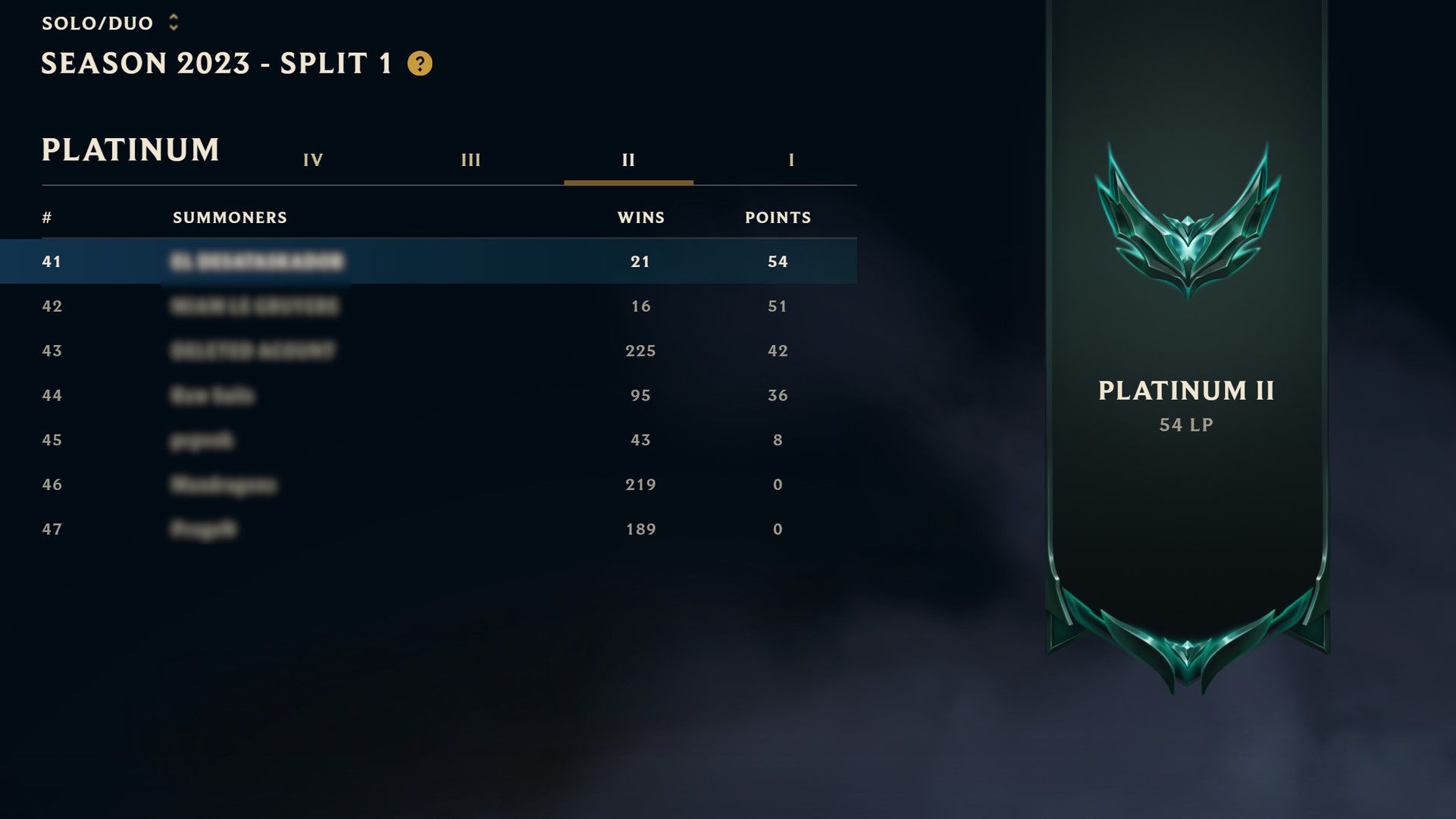Screen dimensions: 1456x819
Task: Click the PLATINUM tier heading
Action: coord(130,149)
